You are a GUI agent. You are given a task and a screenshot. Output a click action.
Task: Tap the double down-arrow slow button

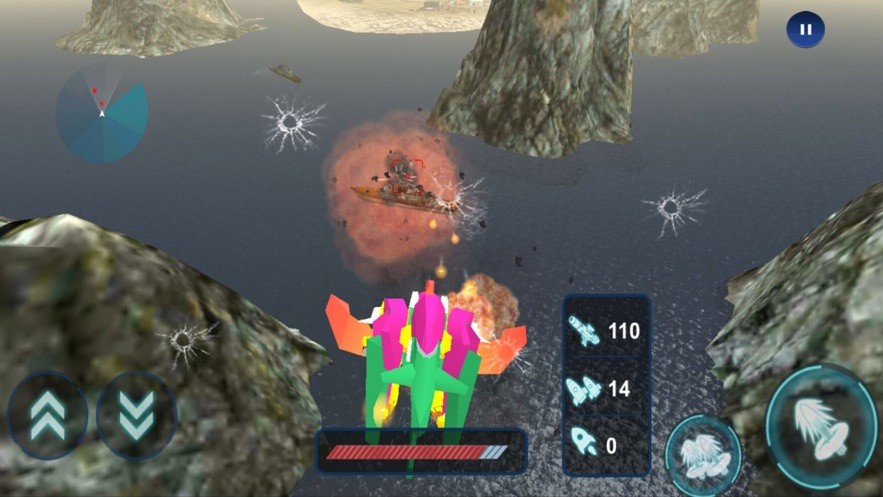pos(137,416)
